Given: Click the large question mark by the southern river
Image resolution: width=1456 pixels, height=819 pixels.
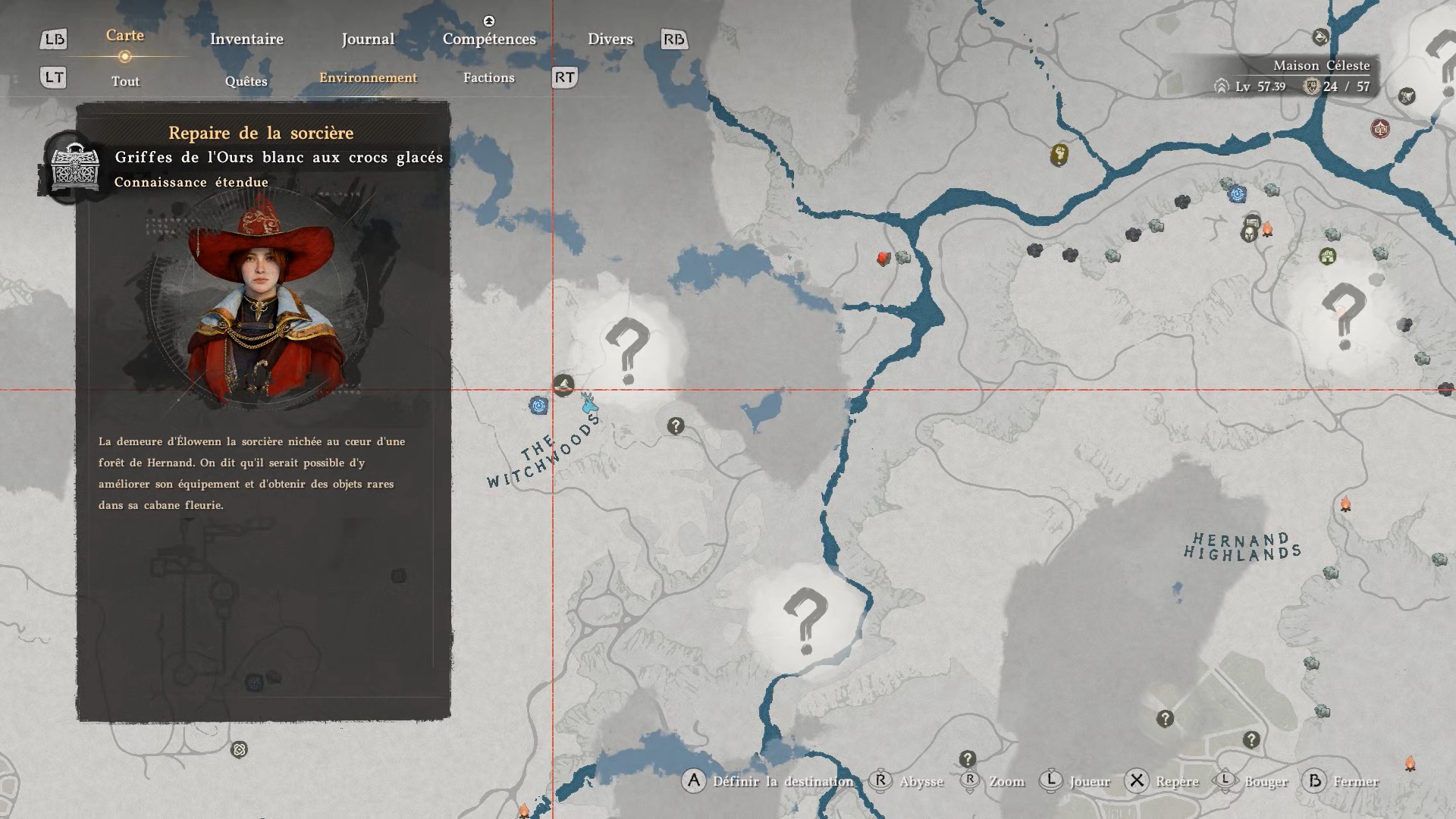Looking at the screenshot, I should [x=805, y=620].
